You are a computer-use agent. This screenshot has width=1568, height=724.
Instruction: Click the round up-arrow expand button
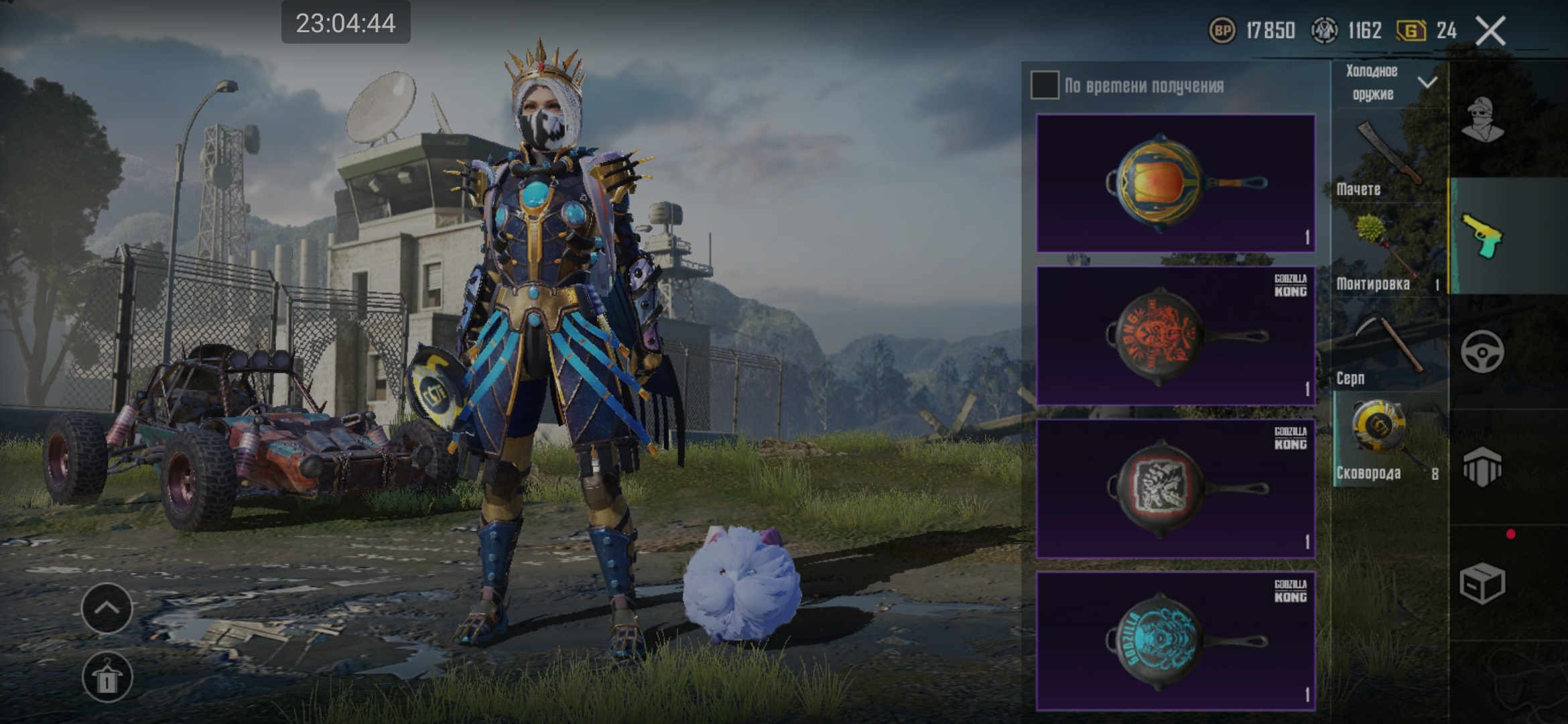[x=107, y=608]
